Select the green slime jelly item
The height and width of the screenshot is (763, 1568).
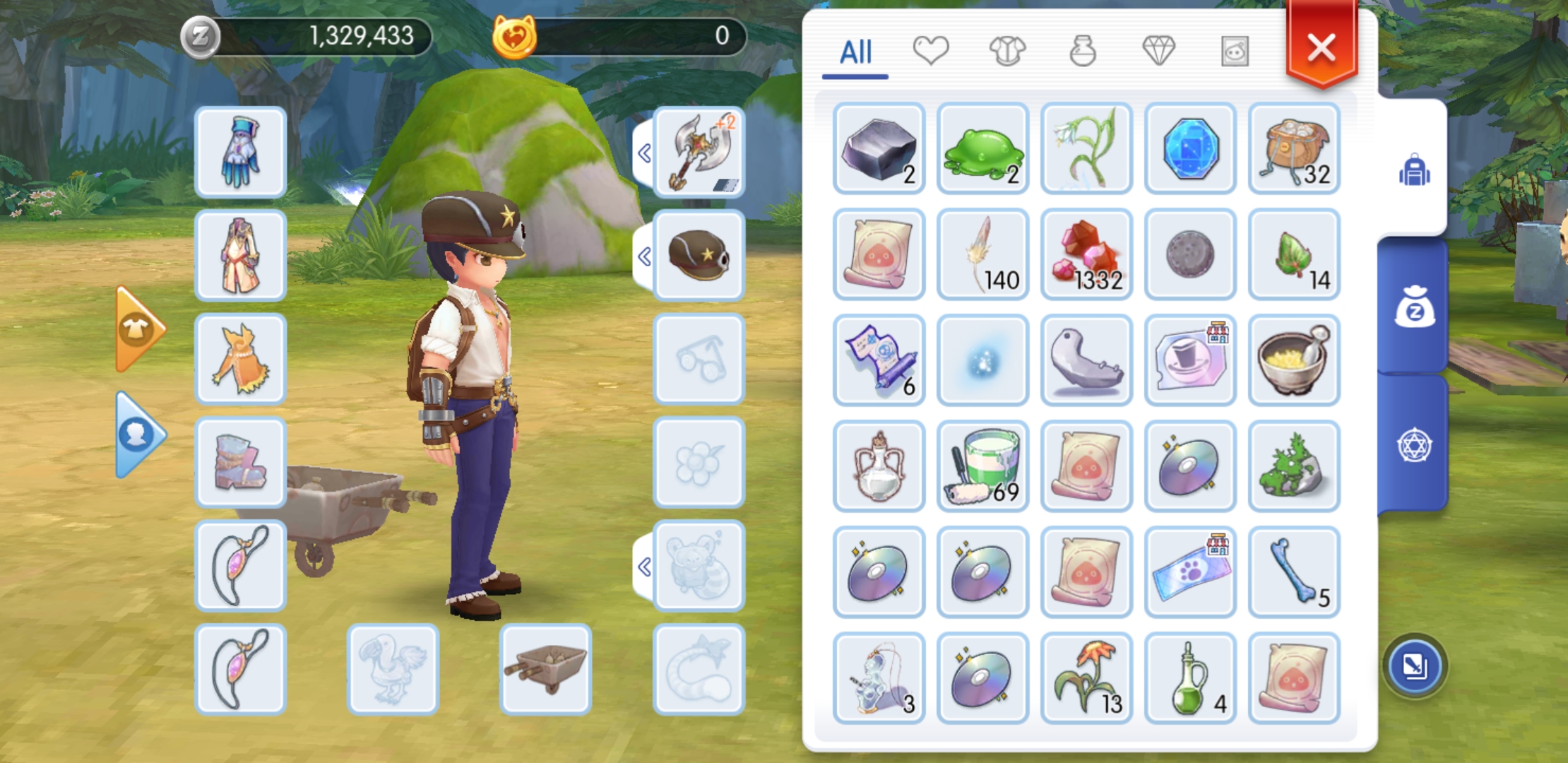click(982, 148)
